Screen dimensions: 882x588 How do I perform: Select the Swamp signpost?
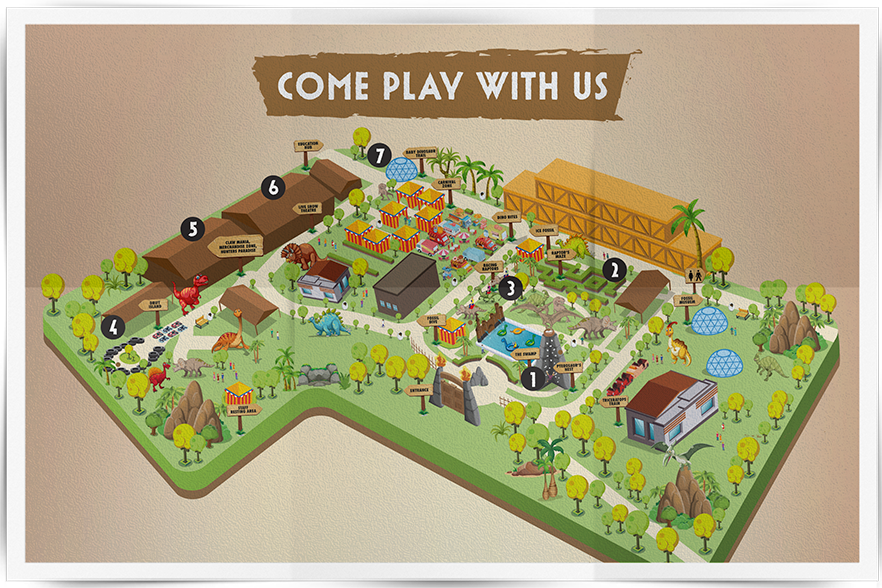[x=525, y=352]
